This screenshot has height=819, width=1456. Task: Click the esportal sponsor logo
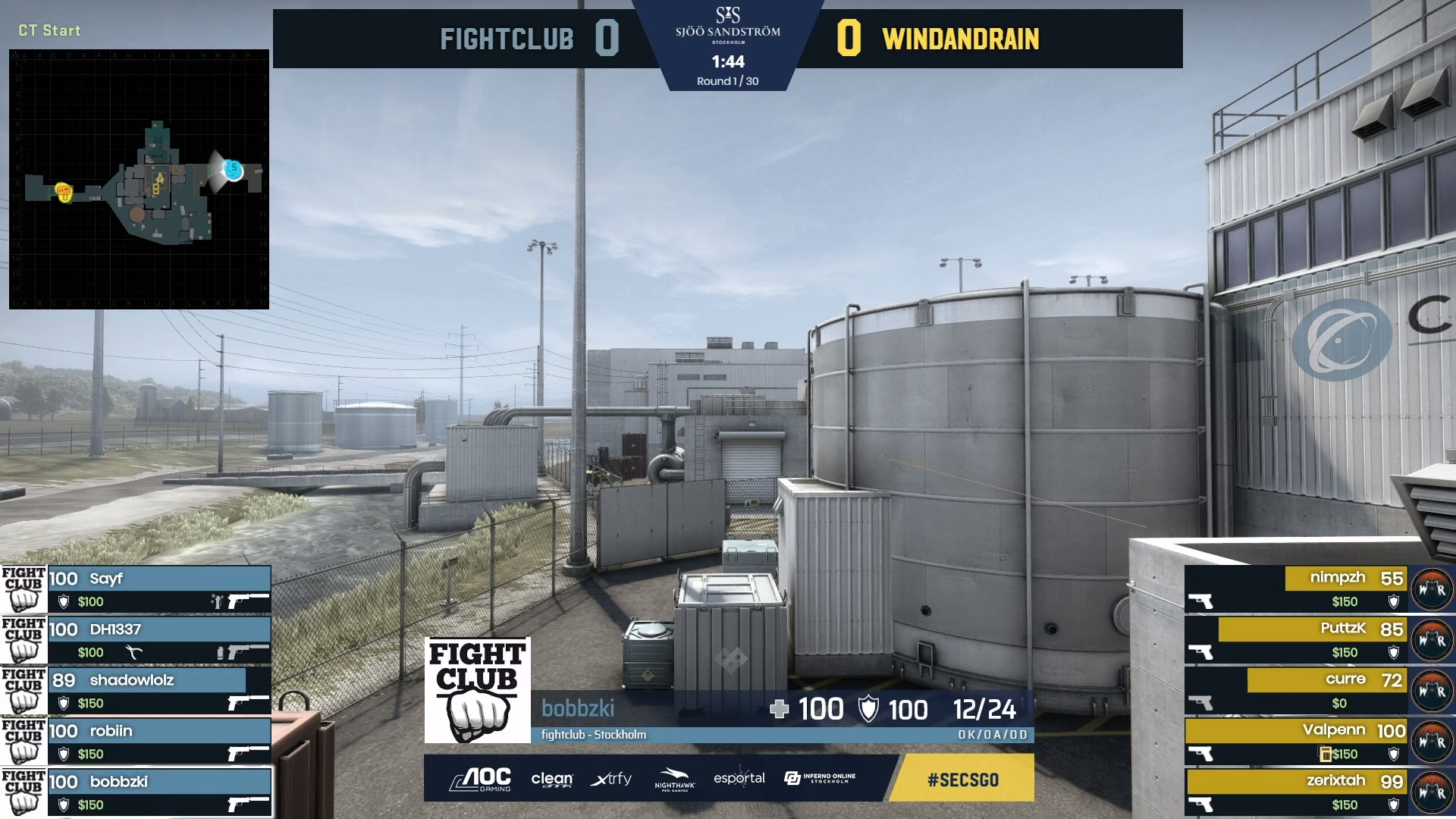click(x=739, y=779)
